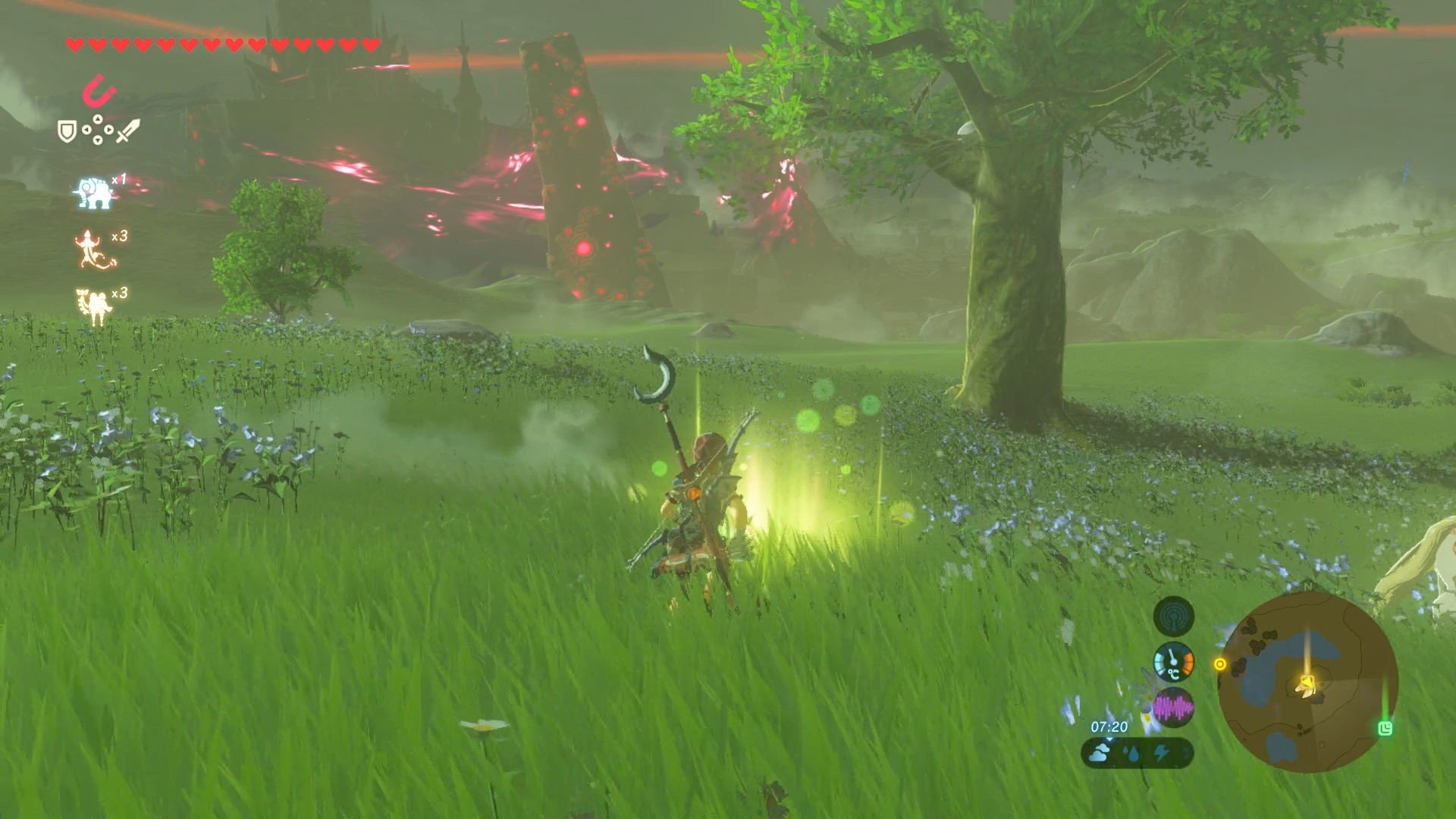Toggle the rain forecast icon
Image resolution: width=1456 pixels, height=819 pixels.
(1131, 752)
